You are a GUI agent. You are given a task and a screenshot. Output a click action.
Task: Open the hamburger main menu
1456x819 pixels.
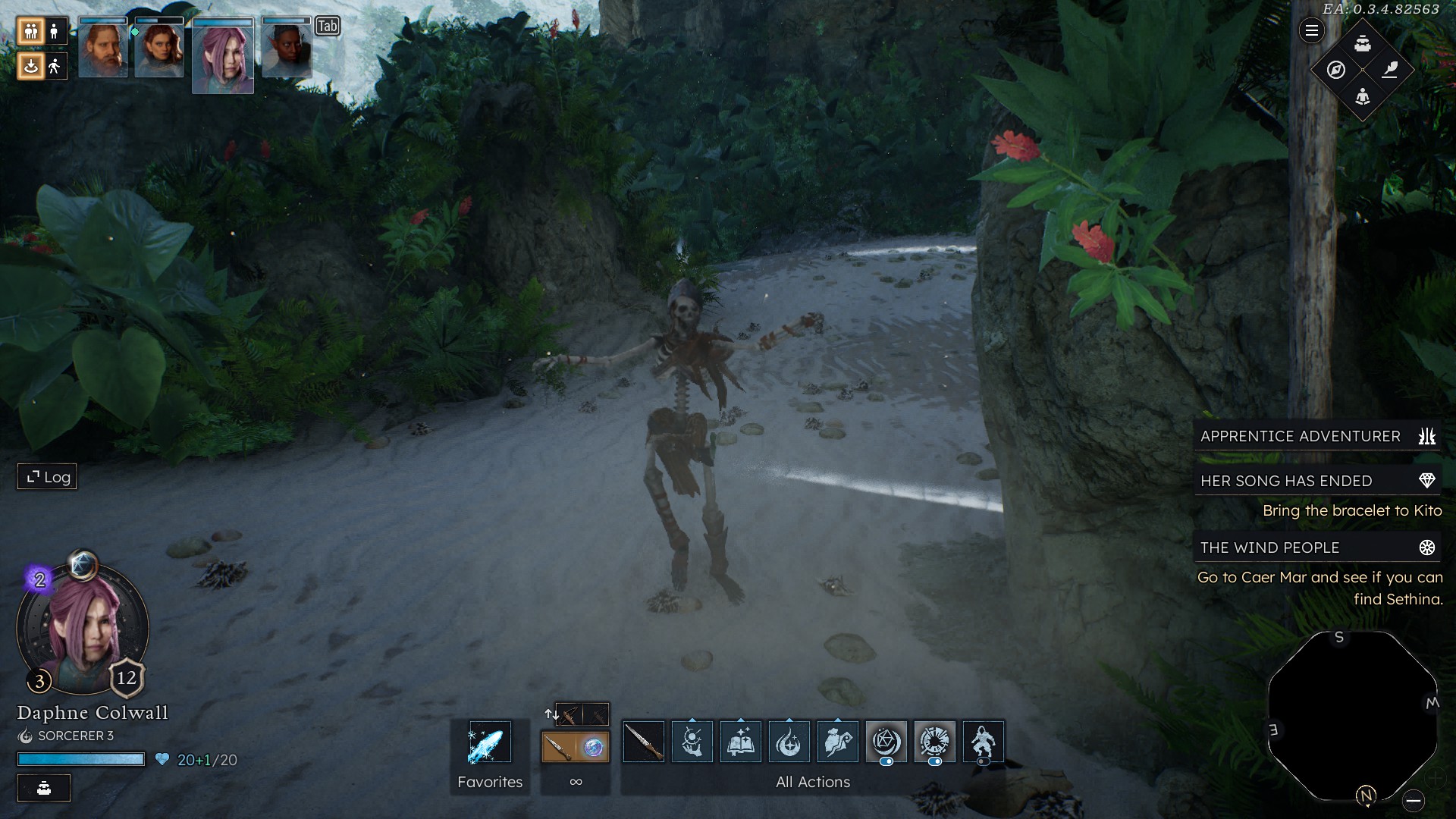click(x=1311, y=31)
